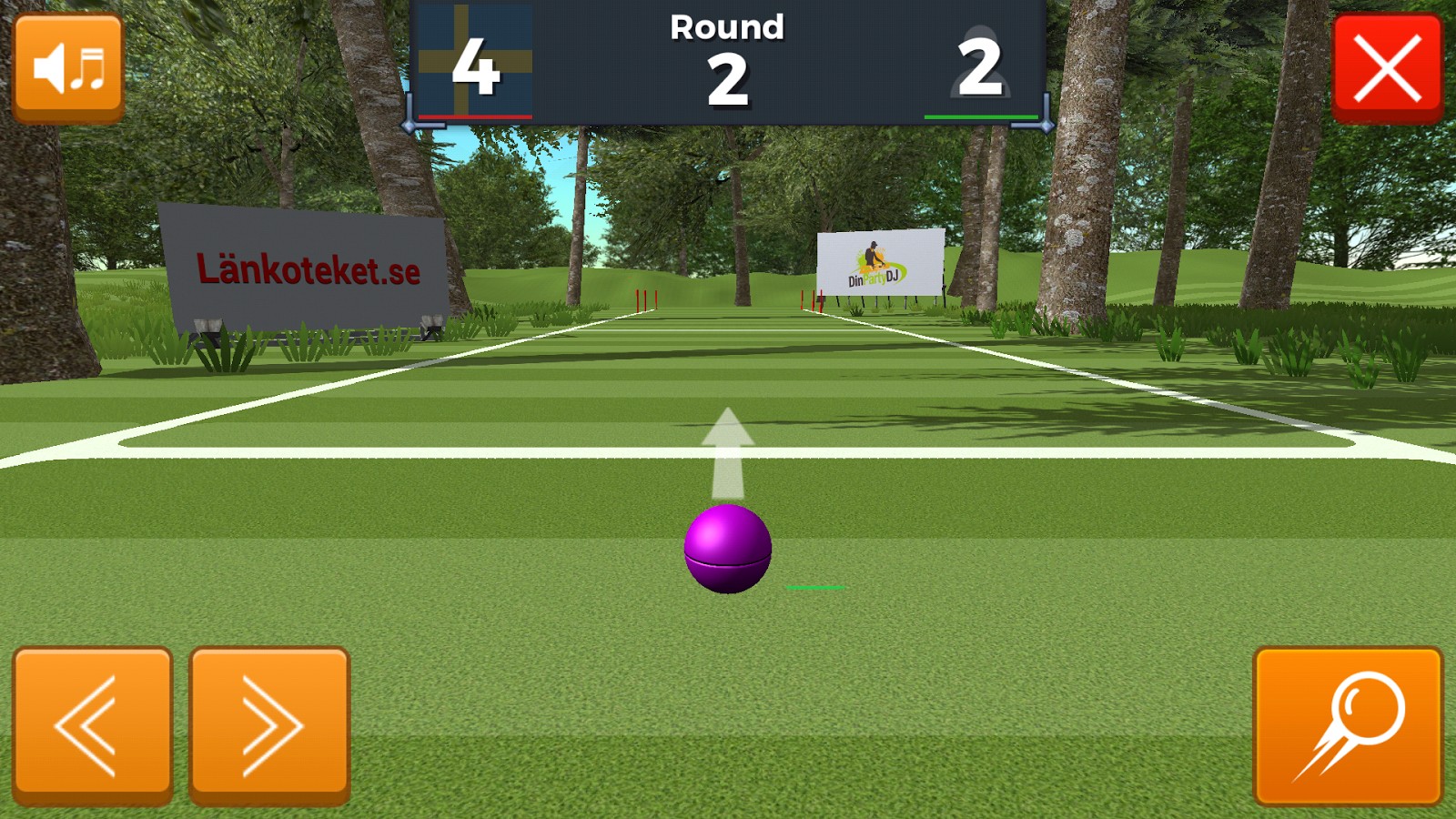The image size is (1456, 819).
Task: Close the game with the red X
Action: [1387, 68]
